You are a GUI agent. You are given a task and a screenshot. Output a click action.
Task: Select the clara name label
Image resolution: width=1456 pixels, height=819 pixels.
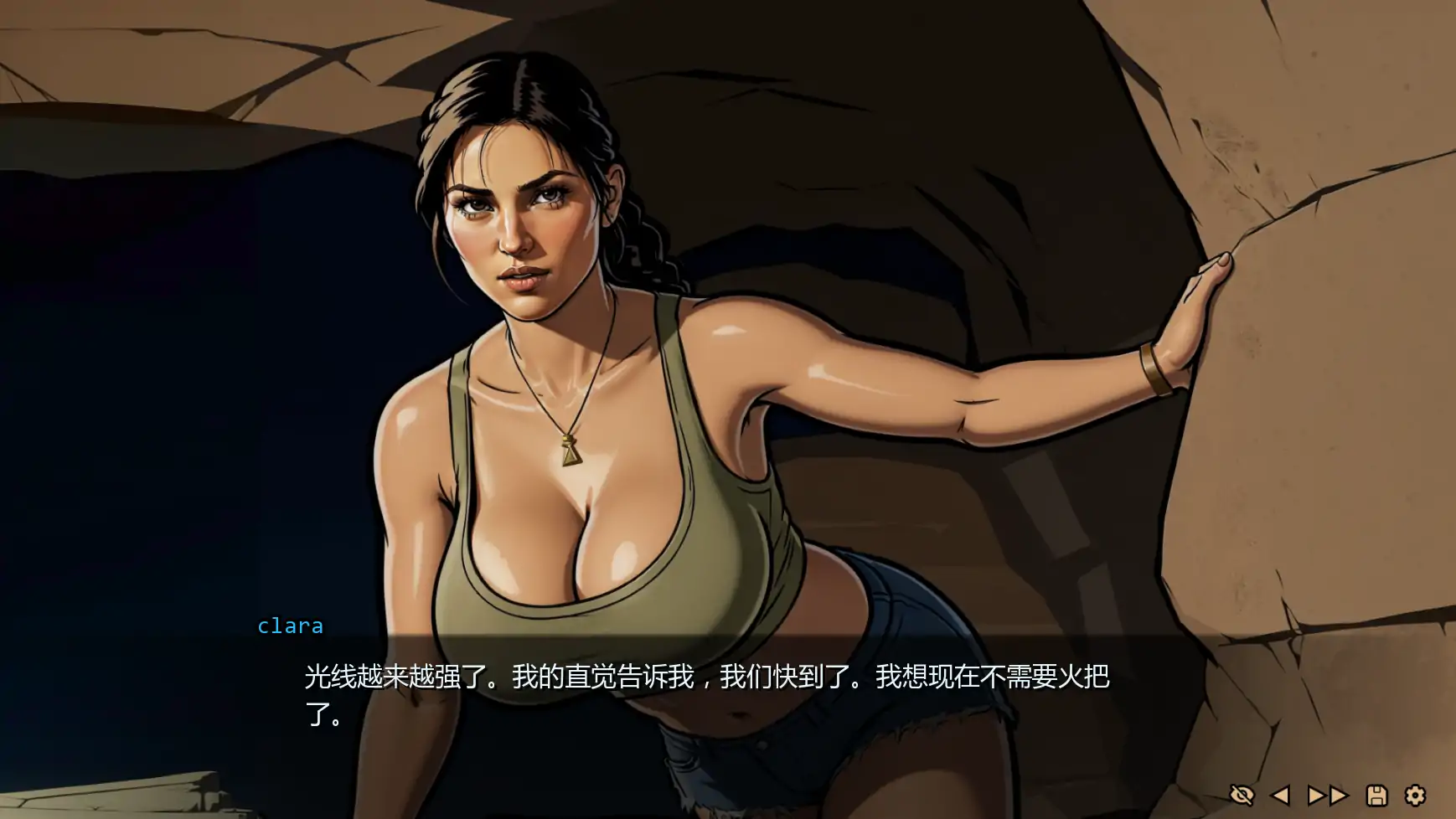click(x=289, y=625)
